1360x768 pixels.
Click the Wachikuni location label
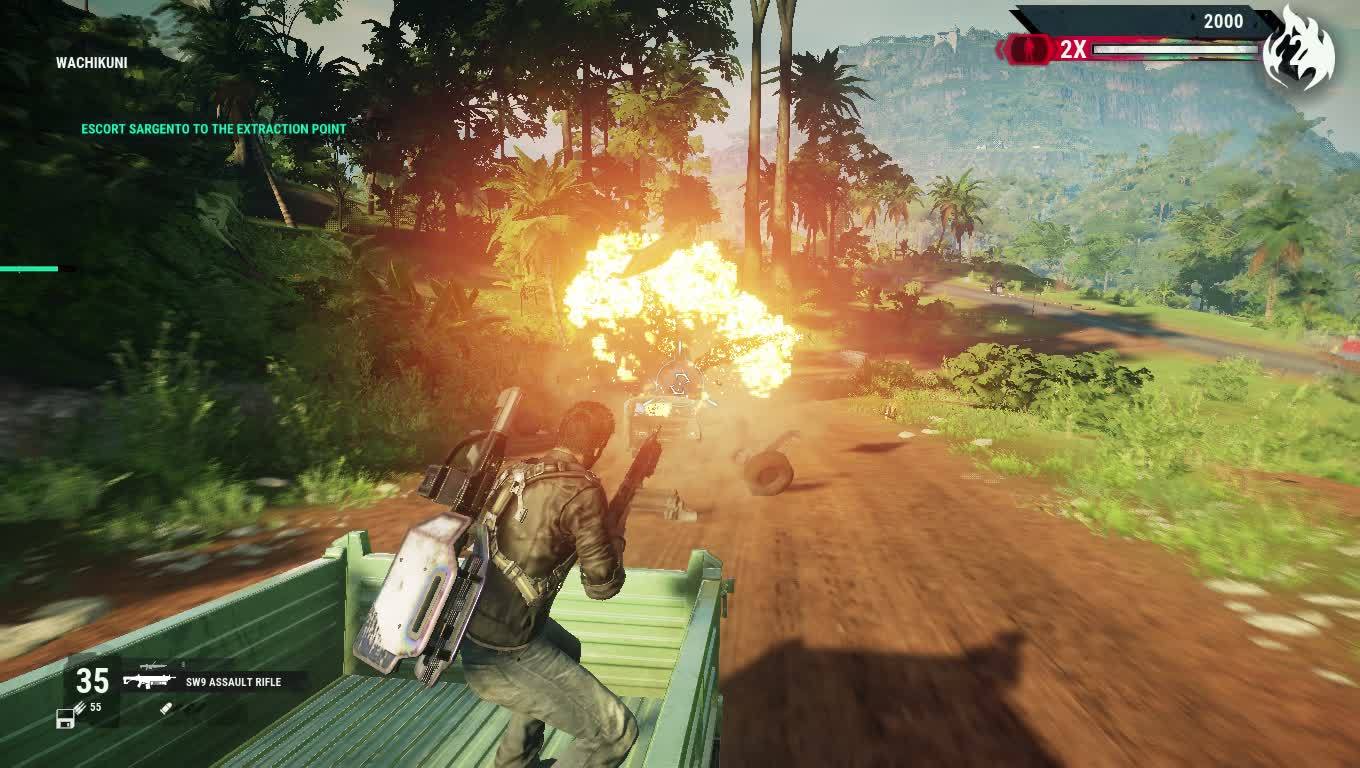92,62
